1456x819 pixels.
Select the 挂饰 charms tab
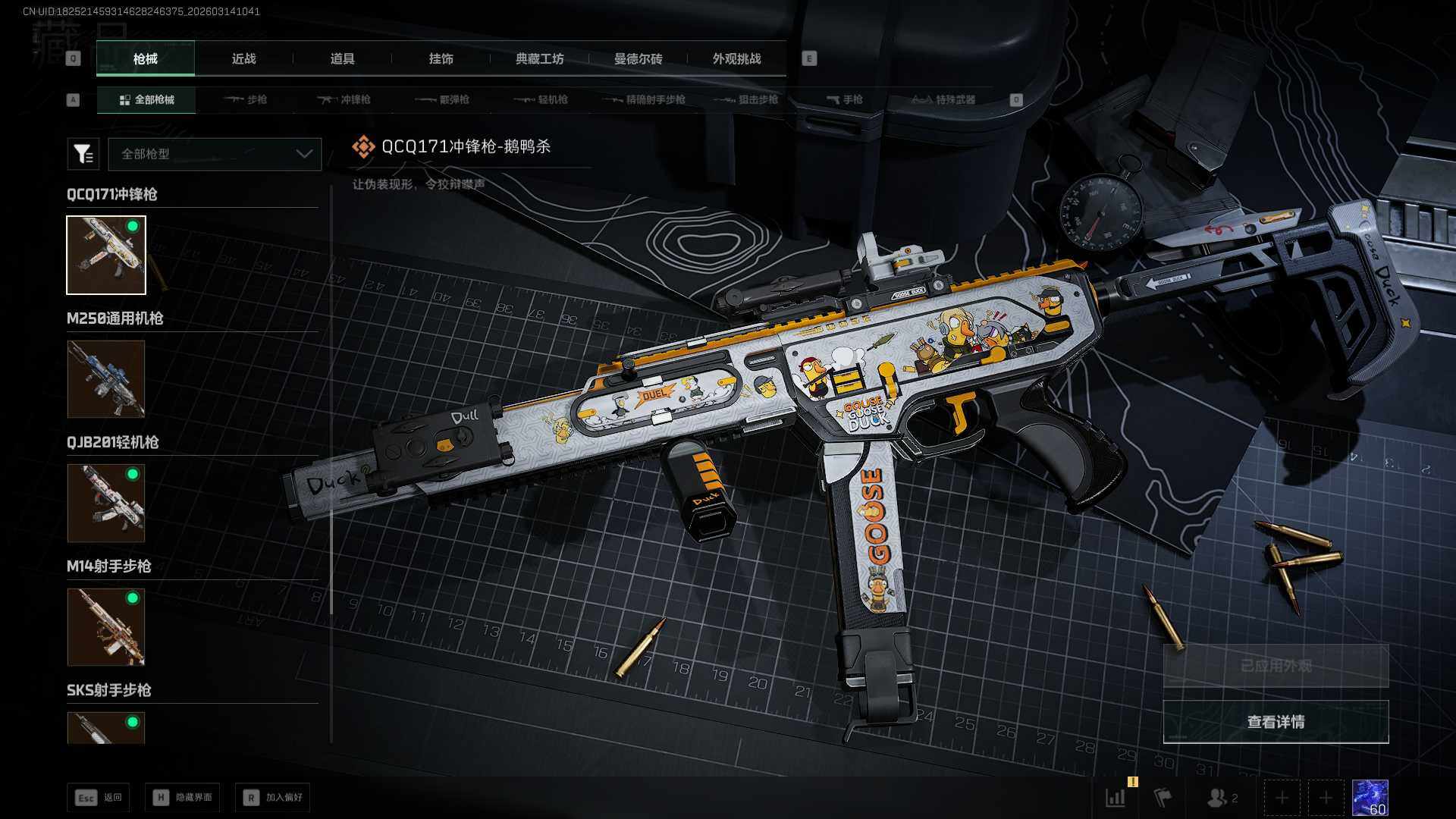[x=441, y=58]
